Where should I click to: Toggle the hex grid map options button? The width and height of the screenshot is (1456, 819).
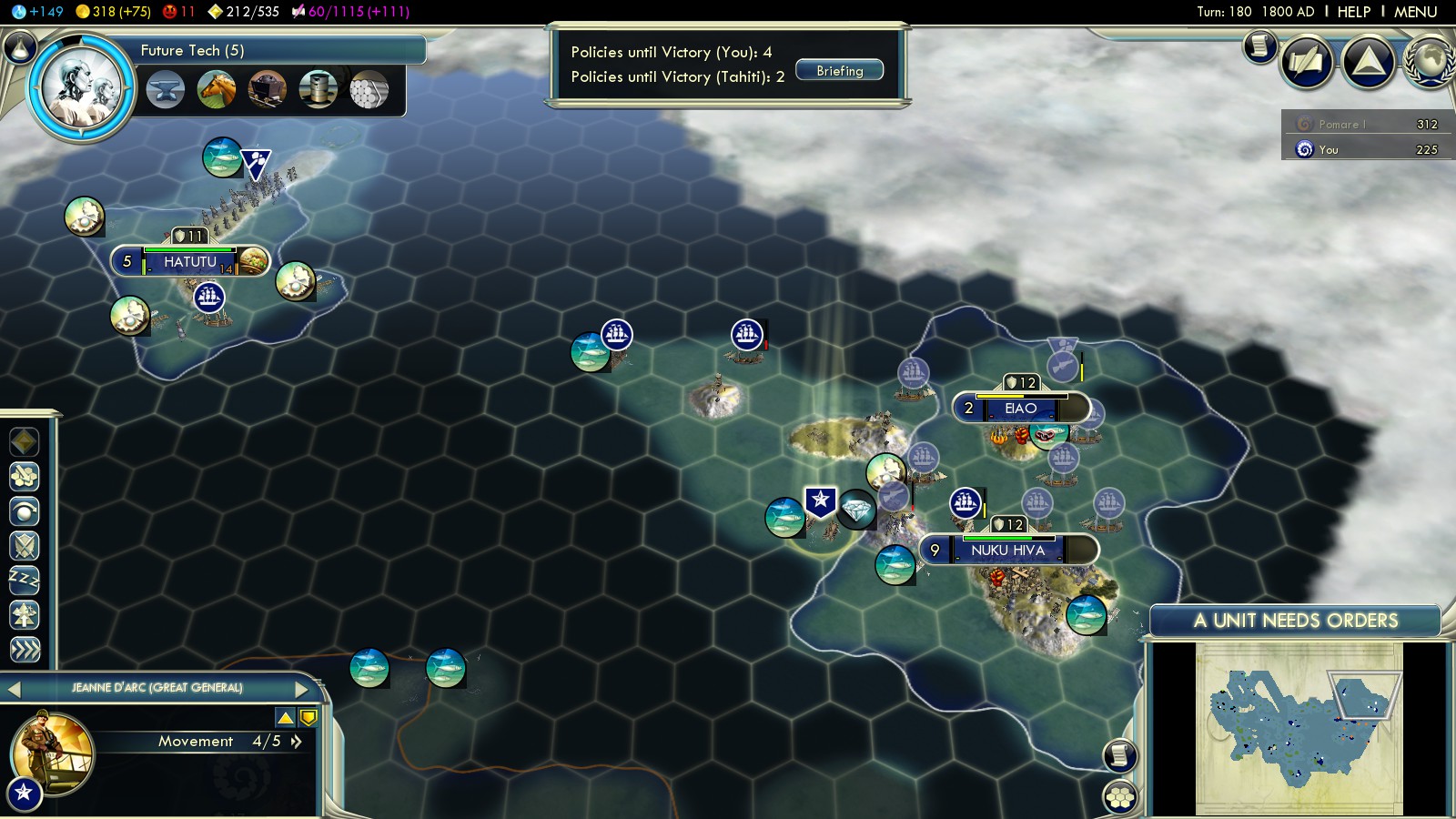pyautogui.click(x=1120, y=798)
